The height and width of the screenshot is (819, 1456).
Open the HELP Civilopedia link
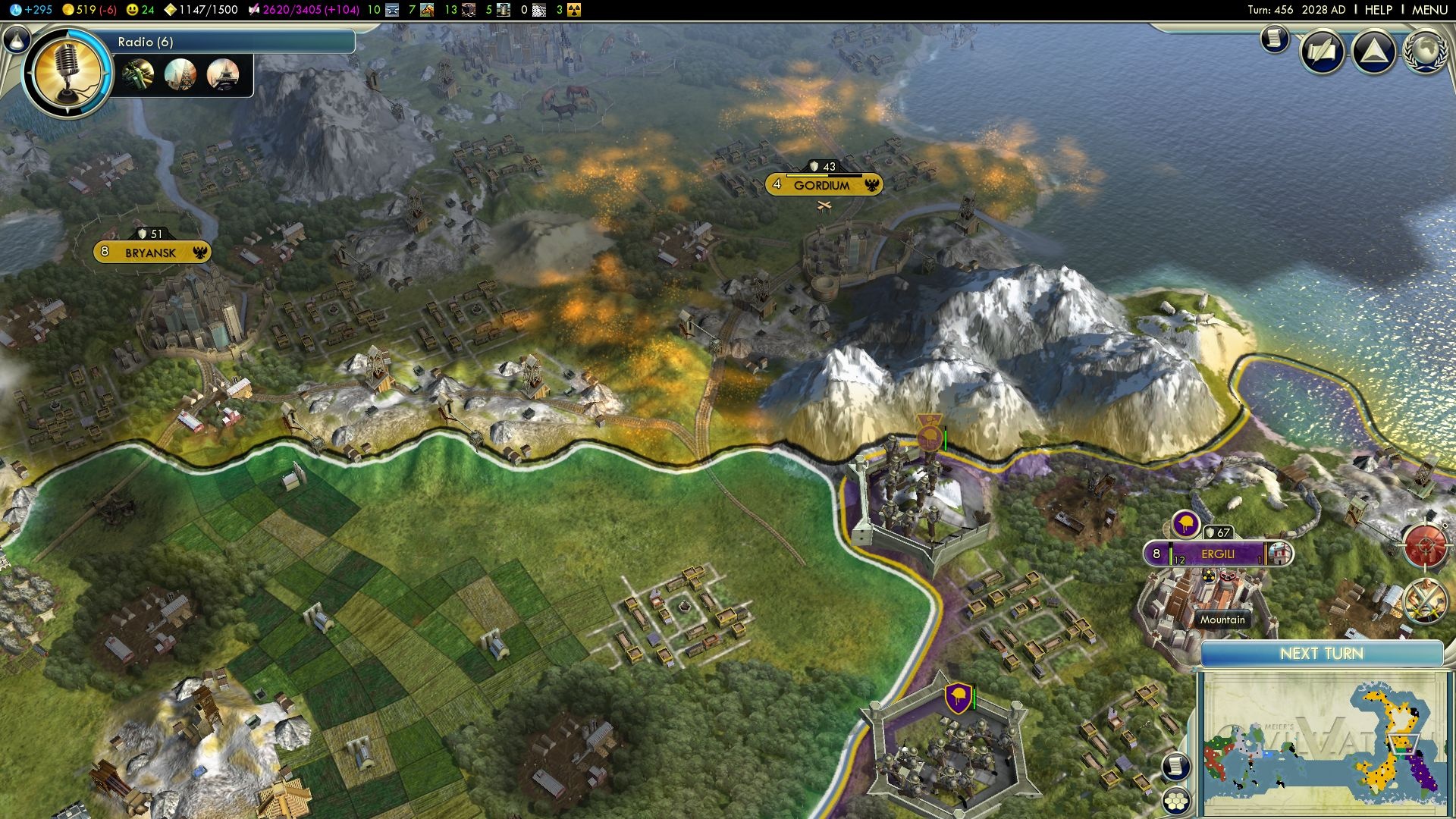(x=1378, y=10)
